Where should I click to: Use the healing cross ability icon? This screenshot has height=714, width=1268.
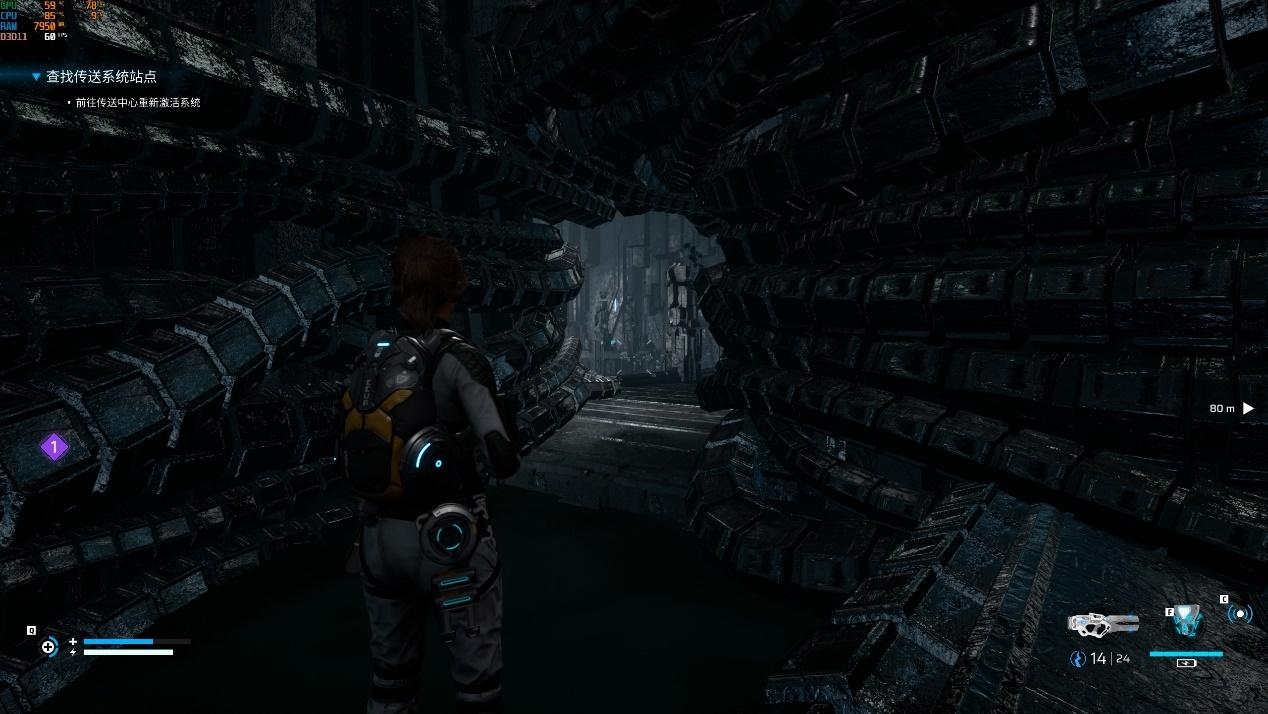48,647
